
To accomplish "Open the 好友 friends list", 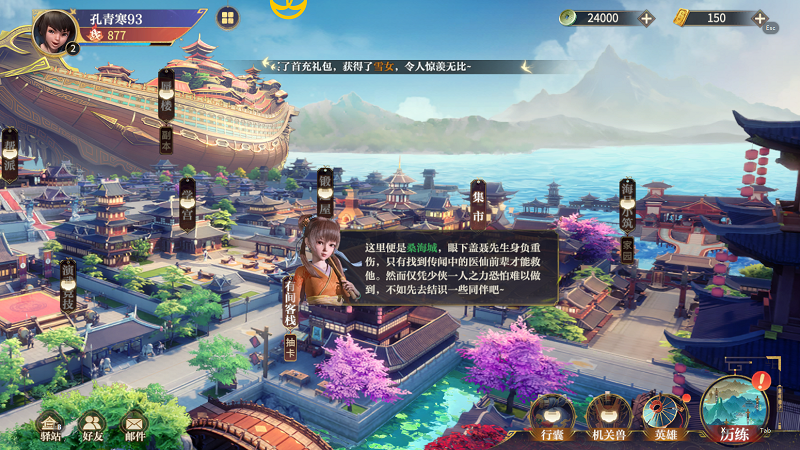I will pos(92,426).
